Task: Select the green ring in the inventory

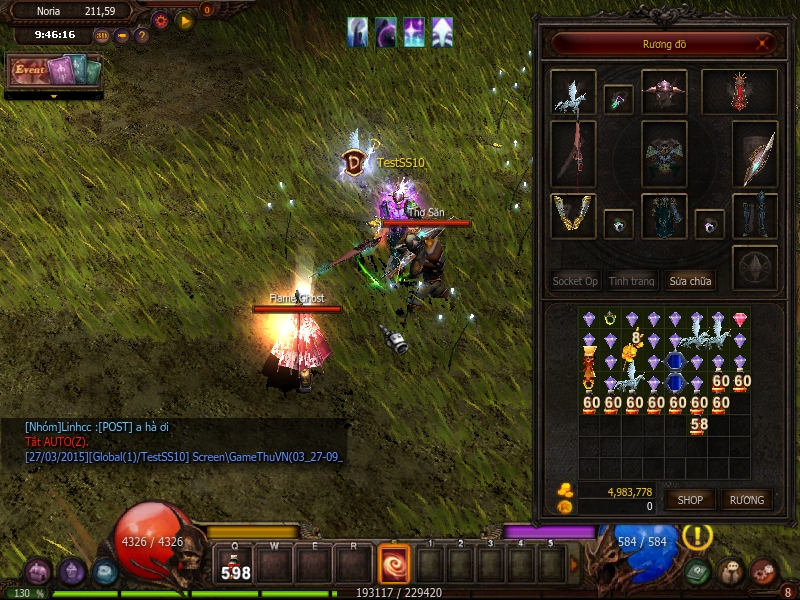Action: (x=610, y=319)
